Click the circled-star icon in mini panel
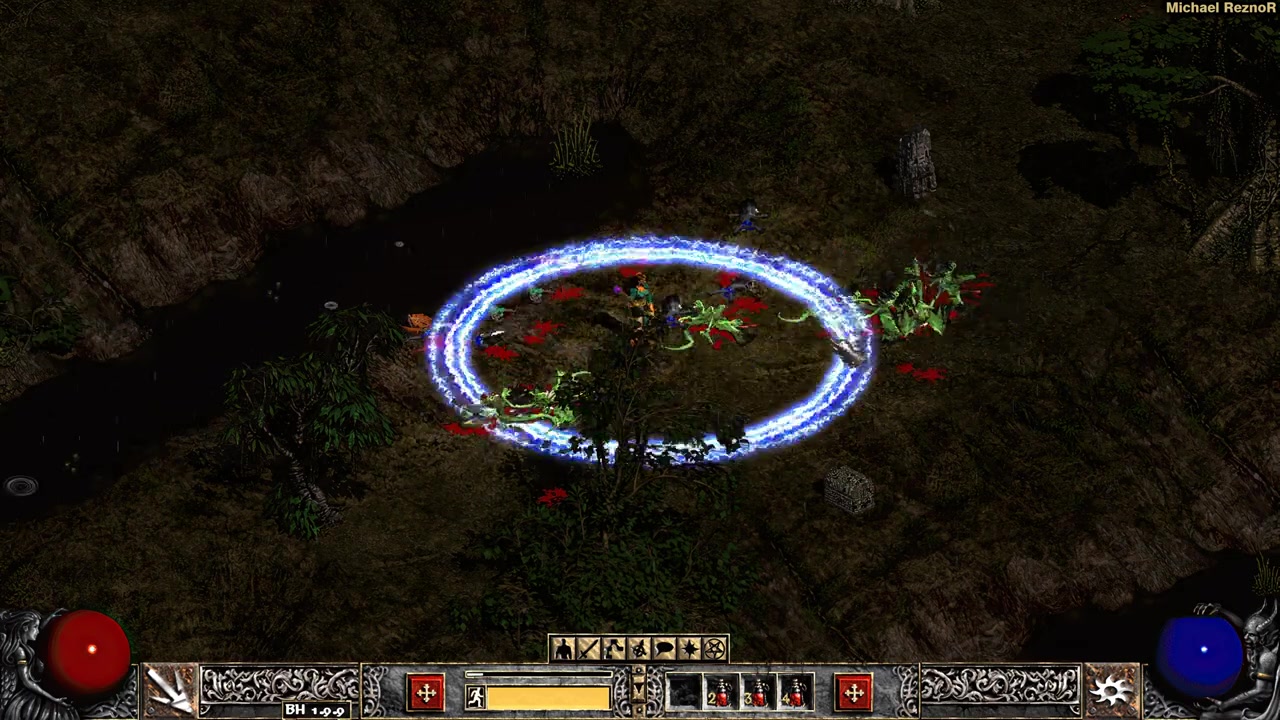The width and height of the screenshot is (1280, 720). (x=639, y=650)
